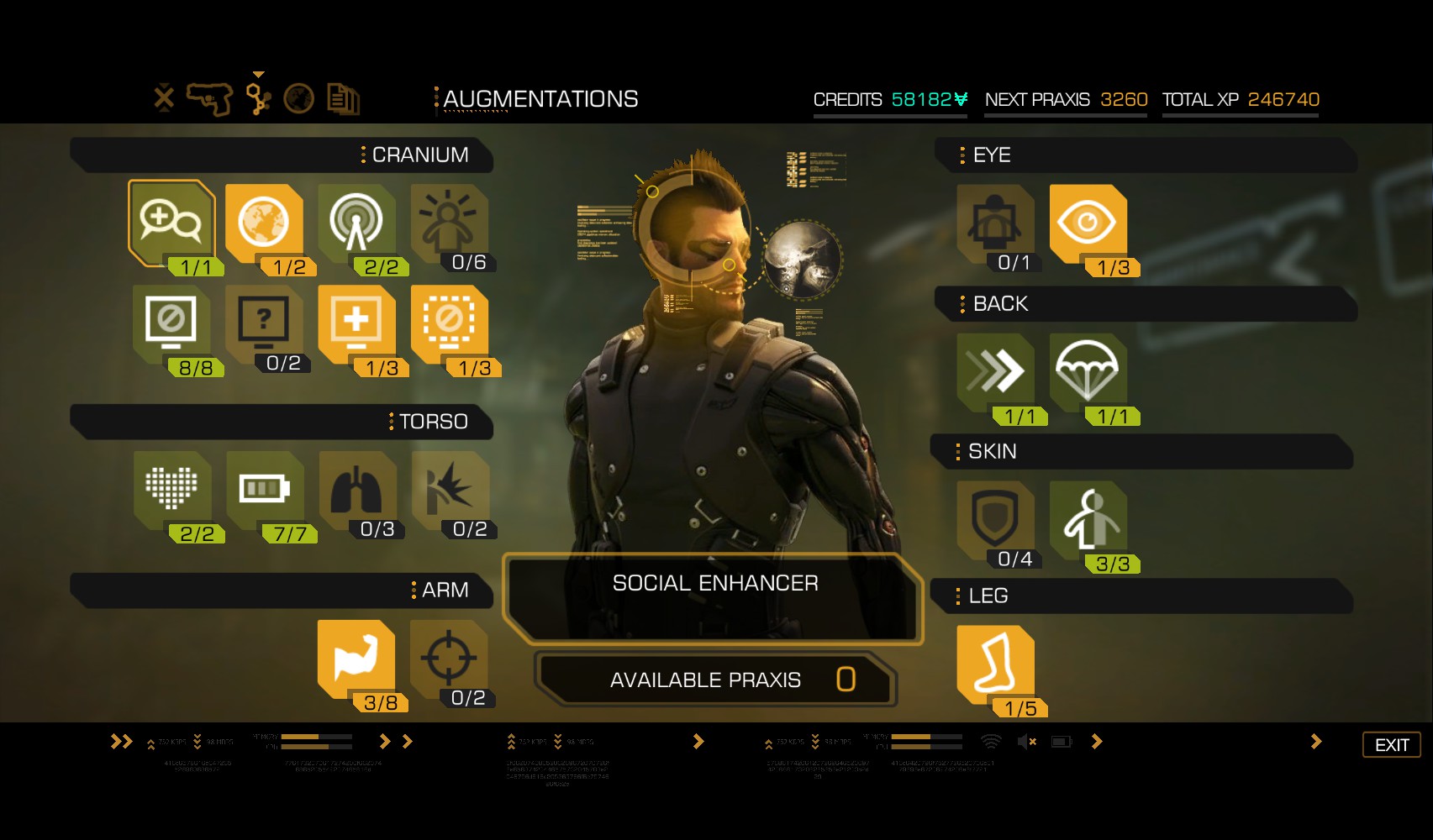Select the Social Enhancer augmentation icon
This screenshot has width=1433, height=840.
point(171,222)
